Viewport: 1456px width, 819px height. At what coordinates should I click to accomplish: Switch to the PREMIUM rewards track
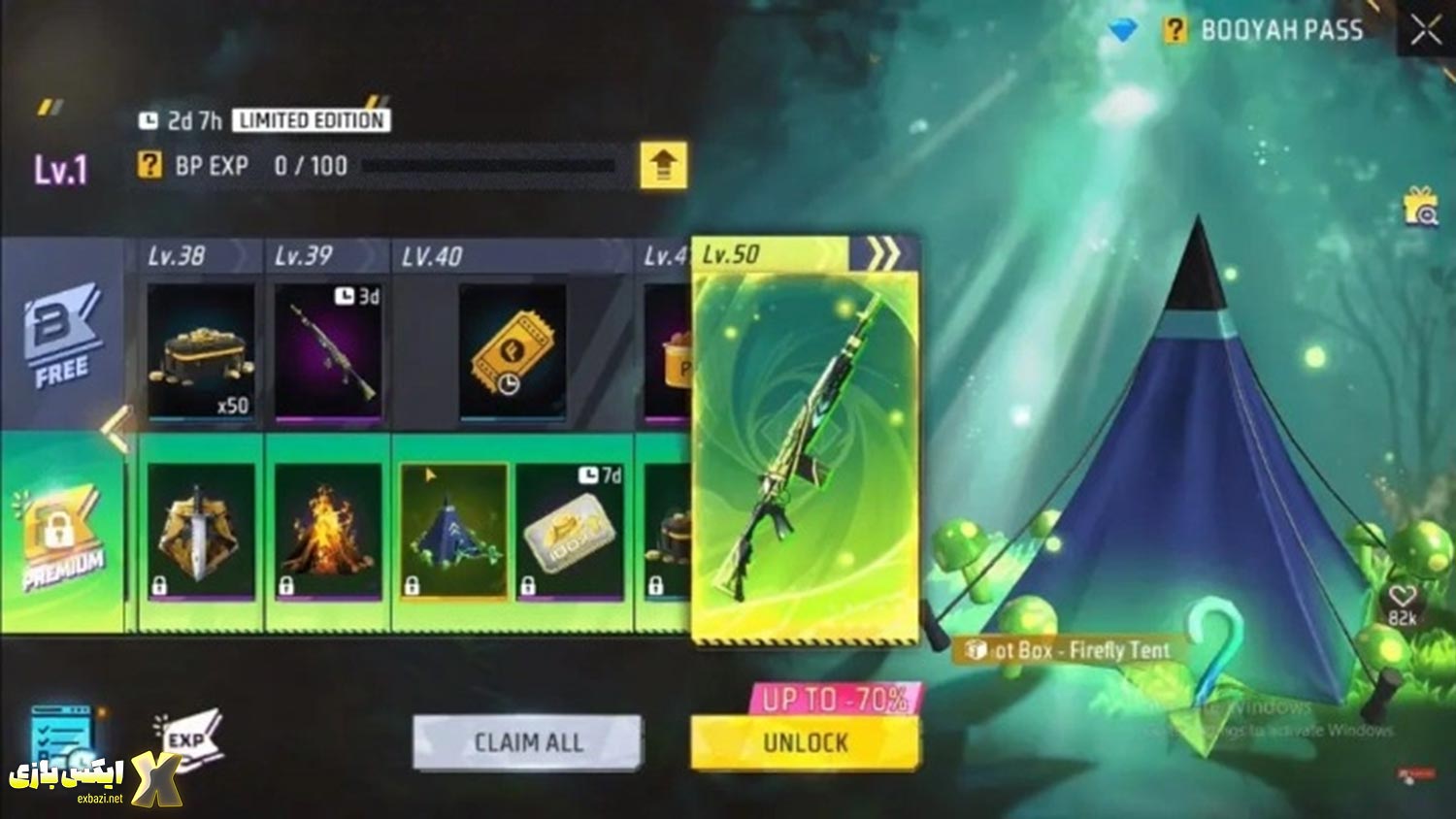(x=60, y=529)
